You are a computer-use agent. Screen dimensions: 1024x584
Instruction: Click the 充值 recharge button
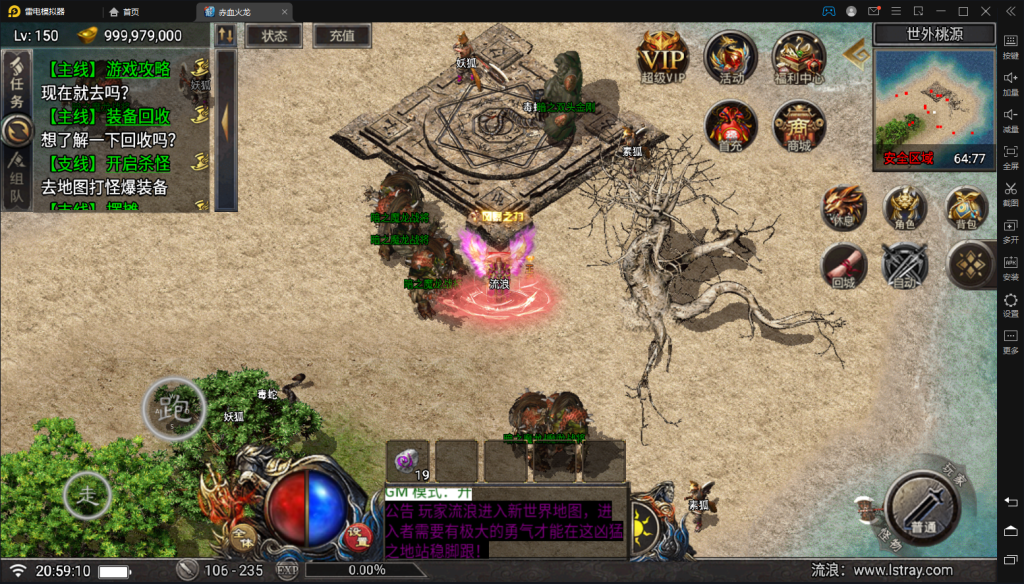click(342, 35)
